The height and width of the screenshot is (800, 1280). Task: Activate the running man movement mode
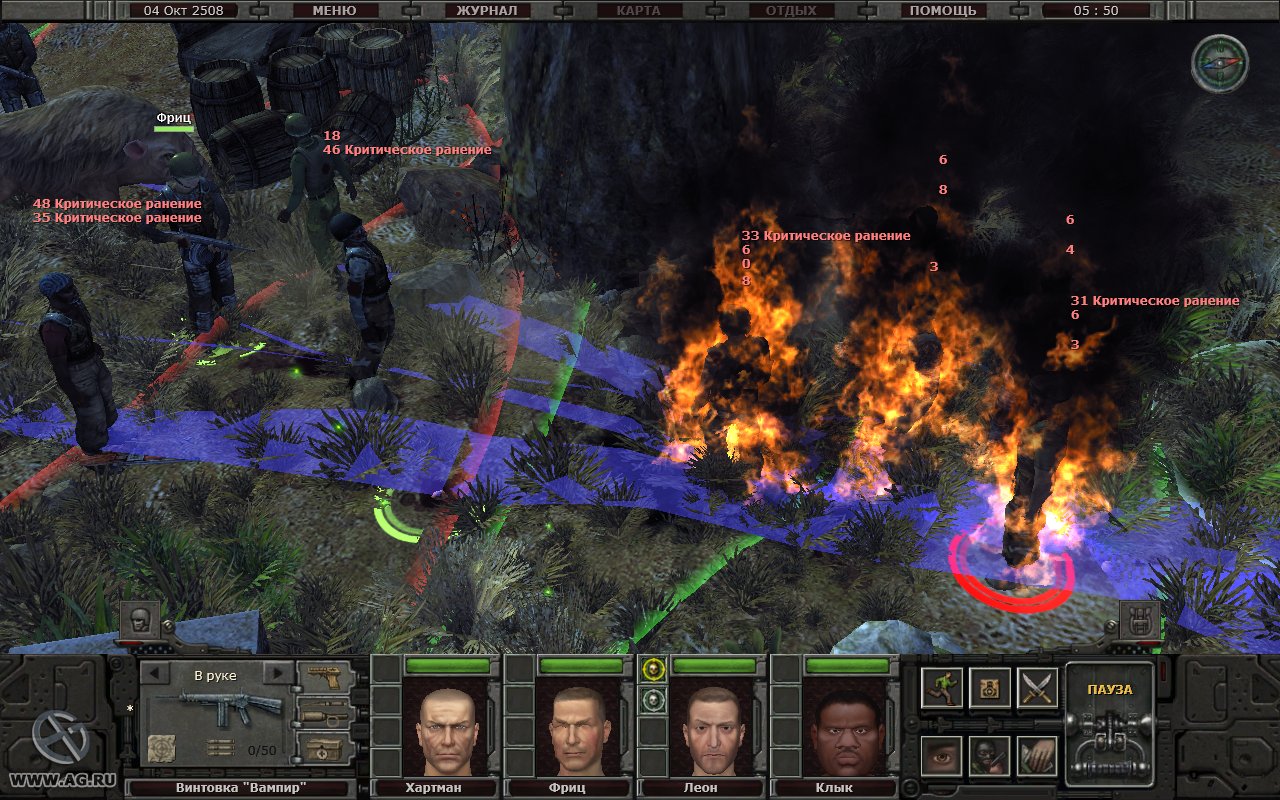tap(941, 688)
